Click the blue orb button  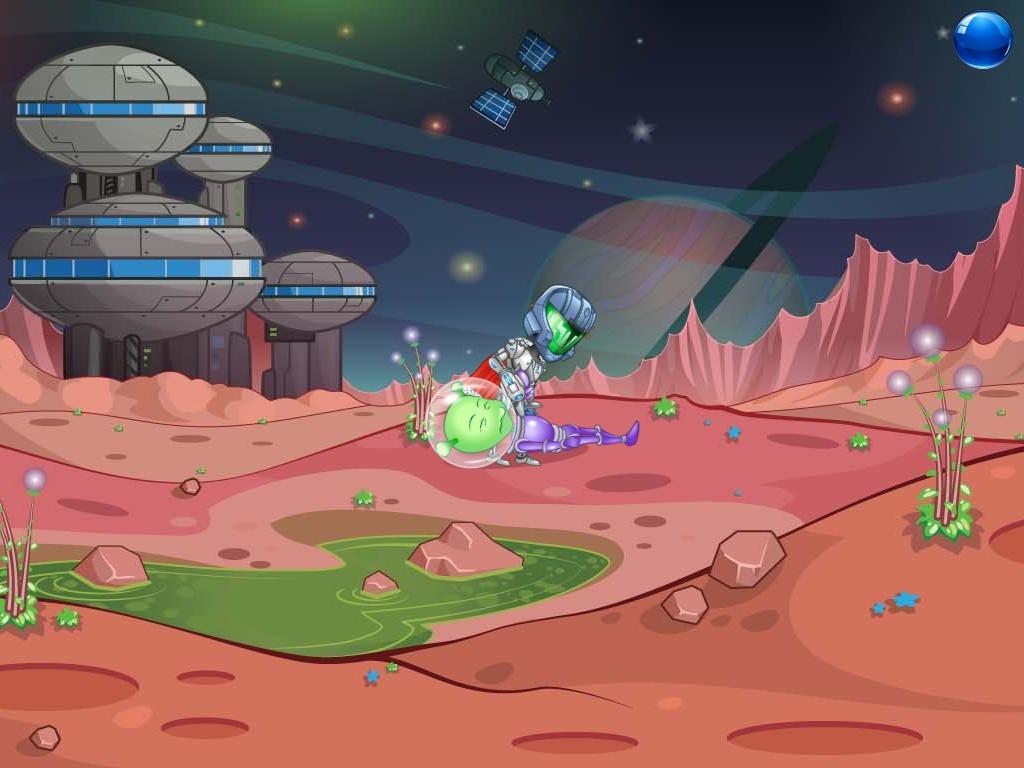point(982,40)
